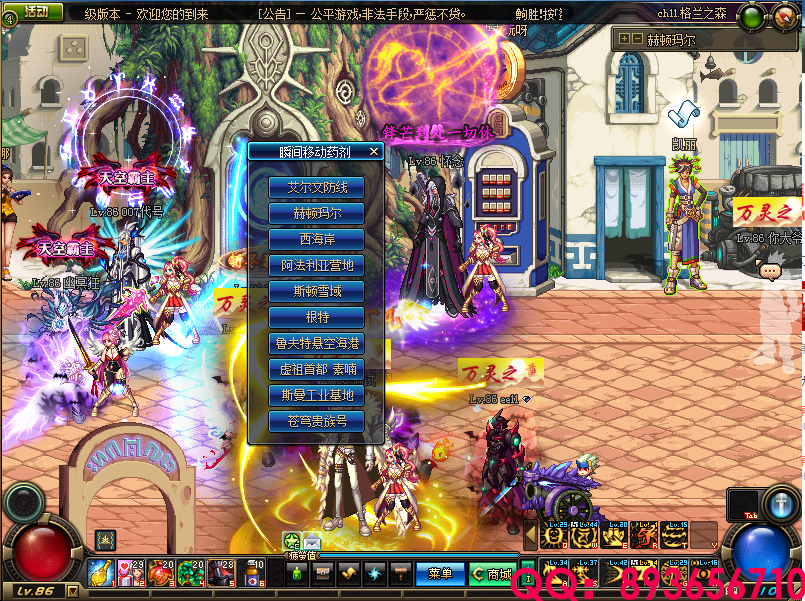The width and height of the screenshot is (805, 601).
Task: Click the 活动 events button
Action: pyautogui.click(x=37, y=11)
